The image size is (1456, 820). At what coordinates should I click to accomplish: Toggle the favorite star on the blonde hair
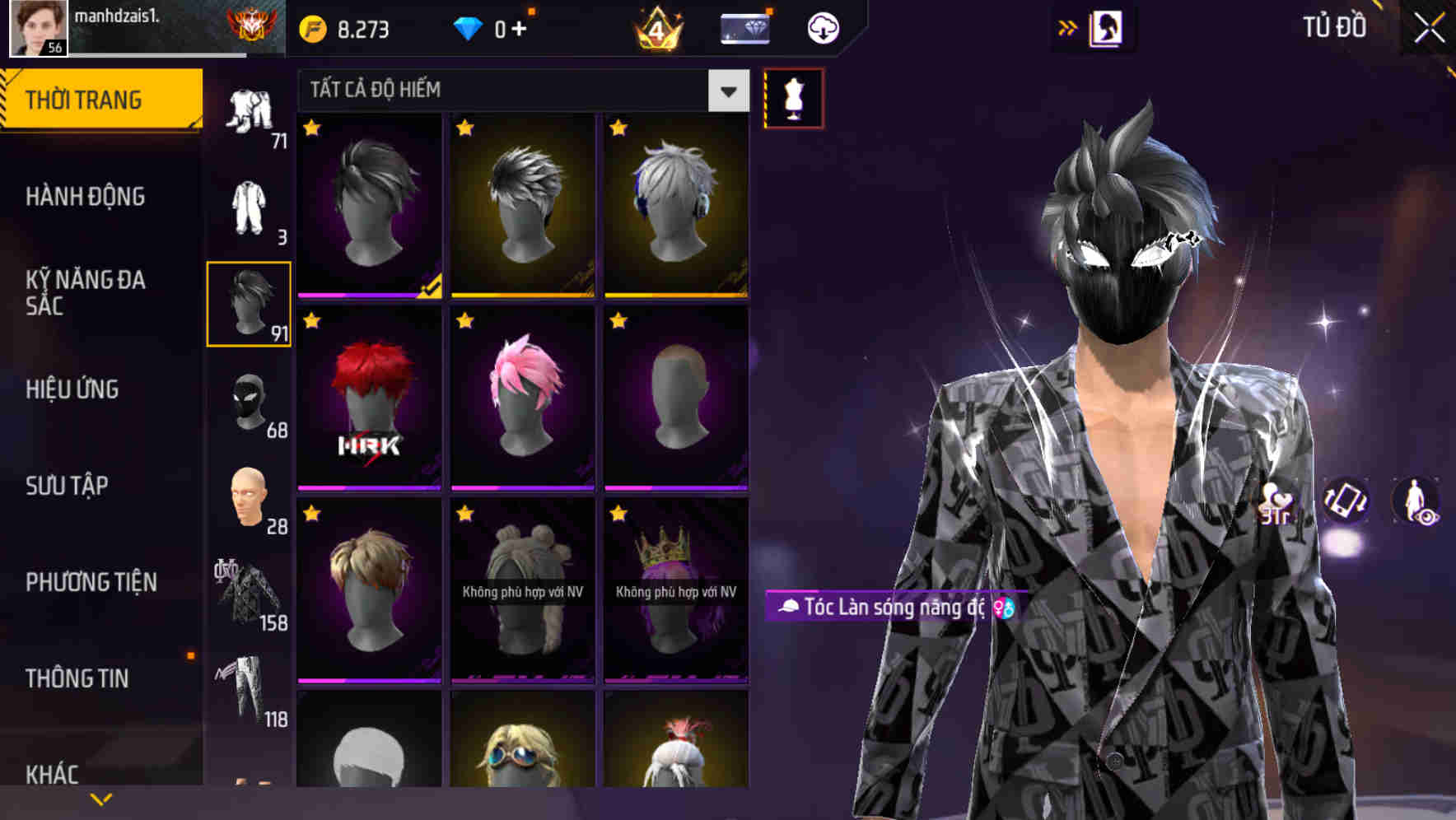(x=313, y=515)
